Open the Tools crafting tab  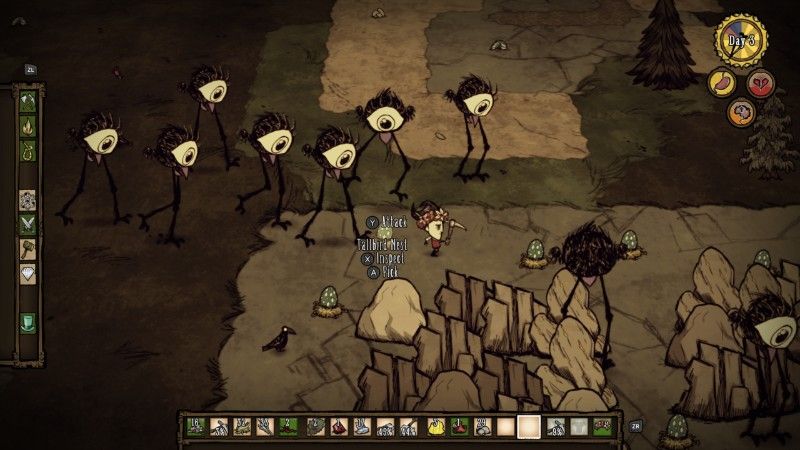[x=28, y=101]
